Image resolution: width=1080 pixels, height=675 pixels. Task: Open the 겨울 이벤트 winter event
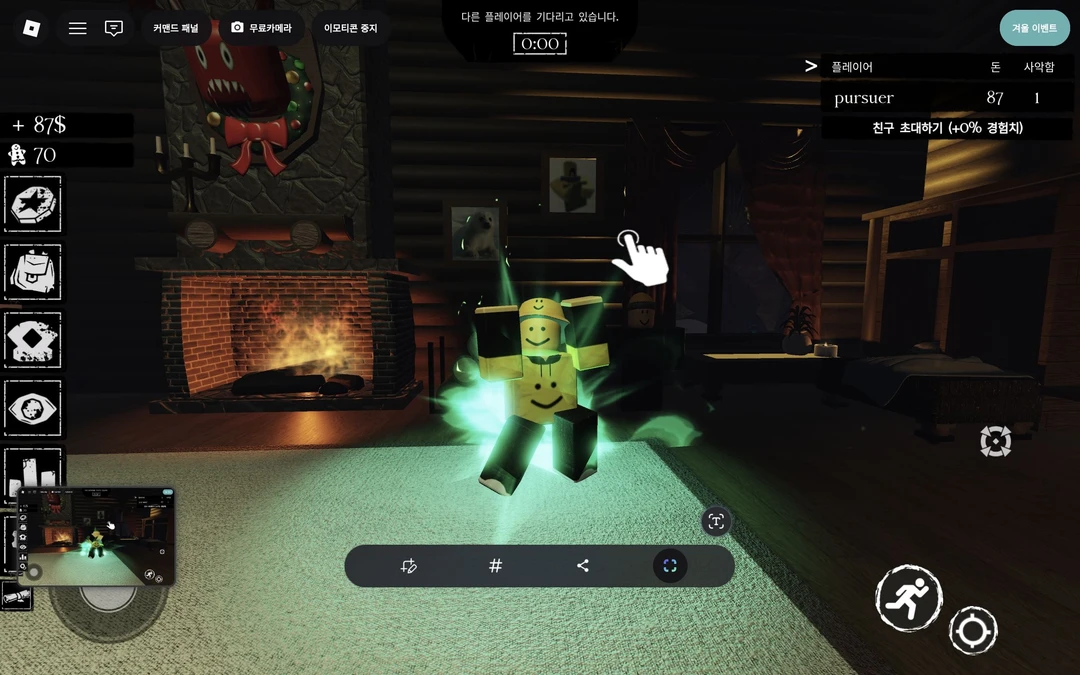[x=1034, y=28]
